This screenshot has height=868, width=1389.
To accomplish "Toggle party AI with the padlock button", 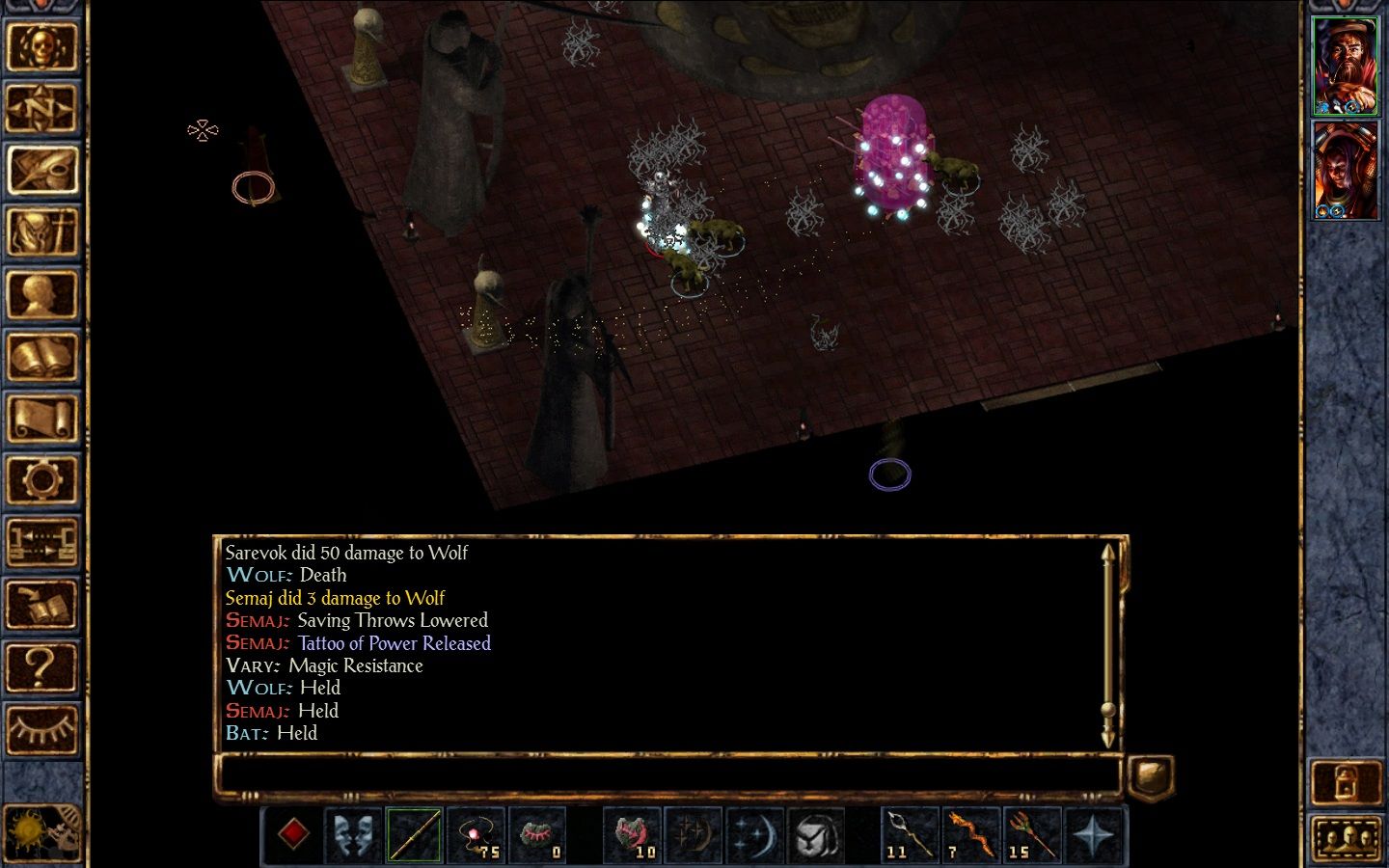I will [1347, 782].
